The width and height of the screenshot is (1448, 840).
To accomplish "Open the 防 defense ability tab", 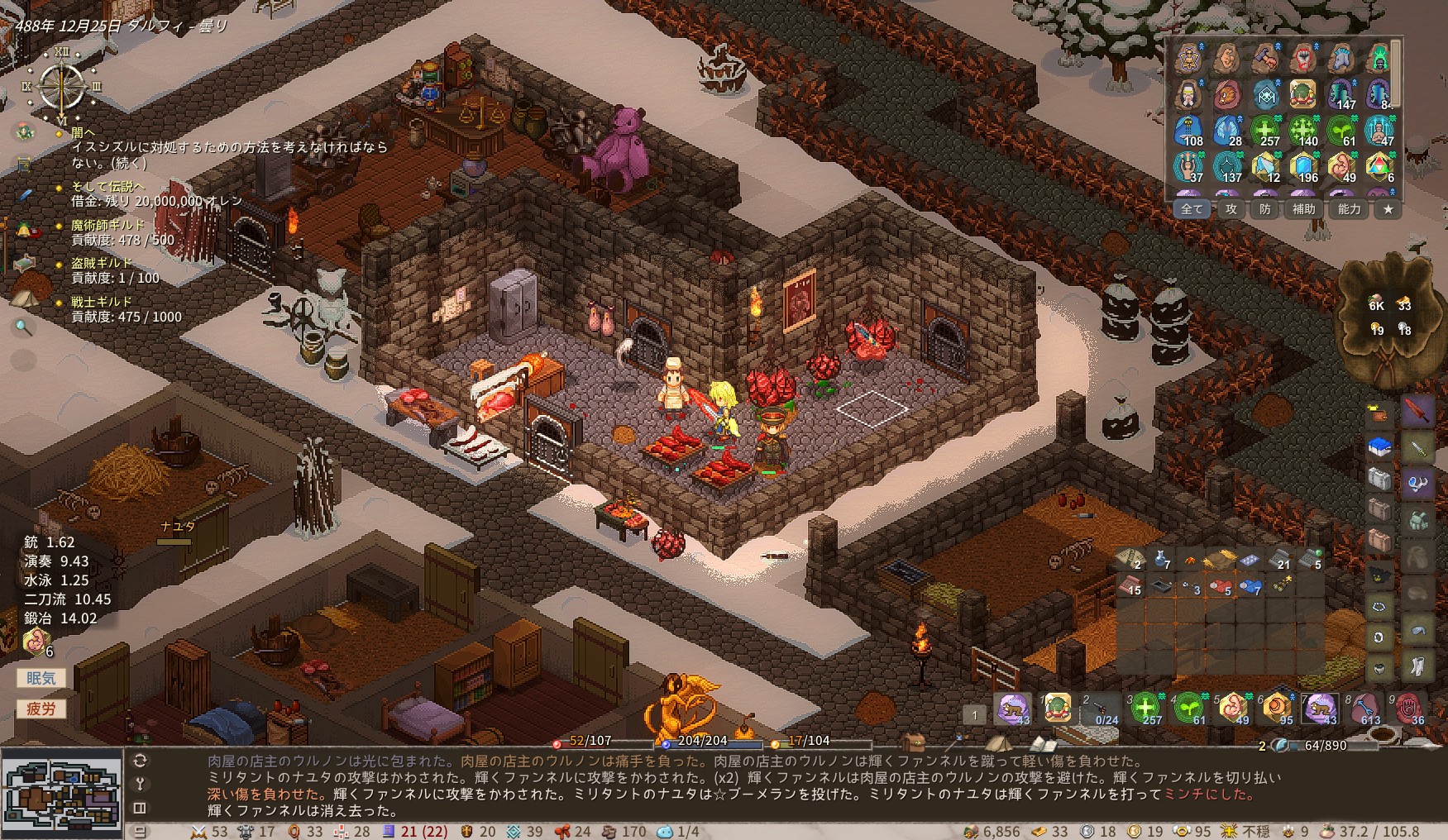I will point(1265,210).
